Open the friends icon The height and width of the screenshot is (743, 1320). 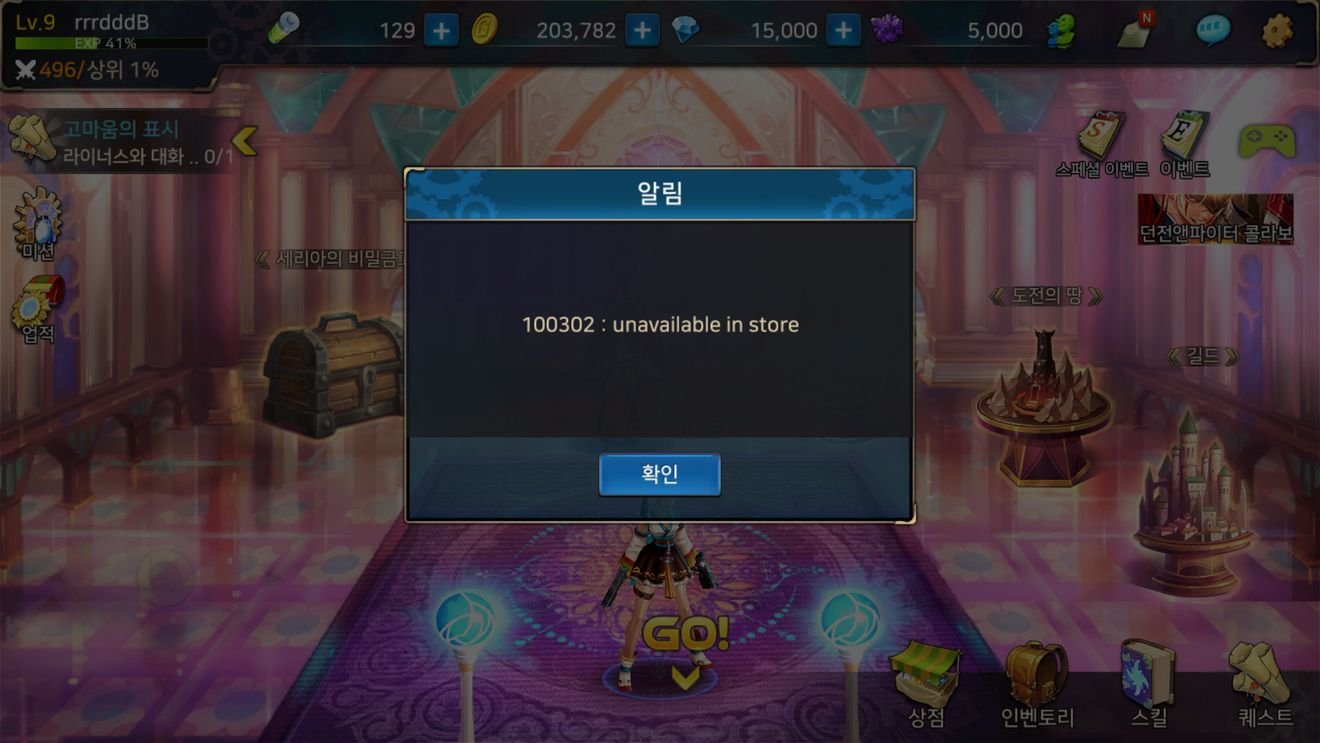[x=1061, y=31]
